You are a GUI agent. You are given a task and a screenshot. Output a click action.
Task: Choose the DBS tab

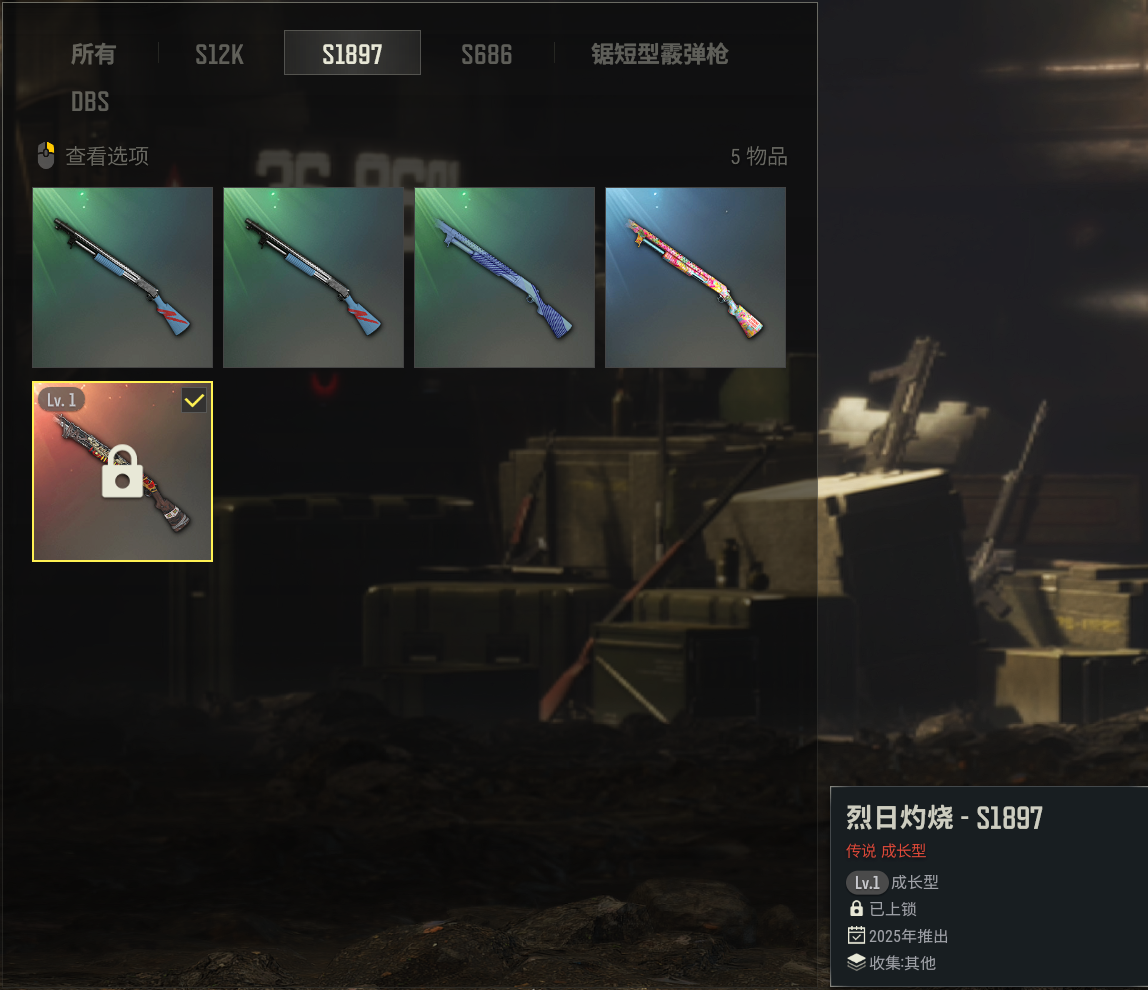point(90,102)
